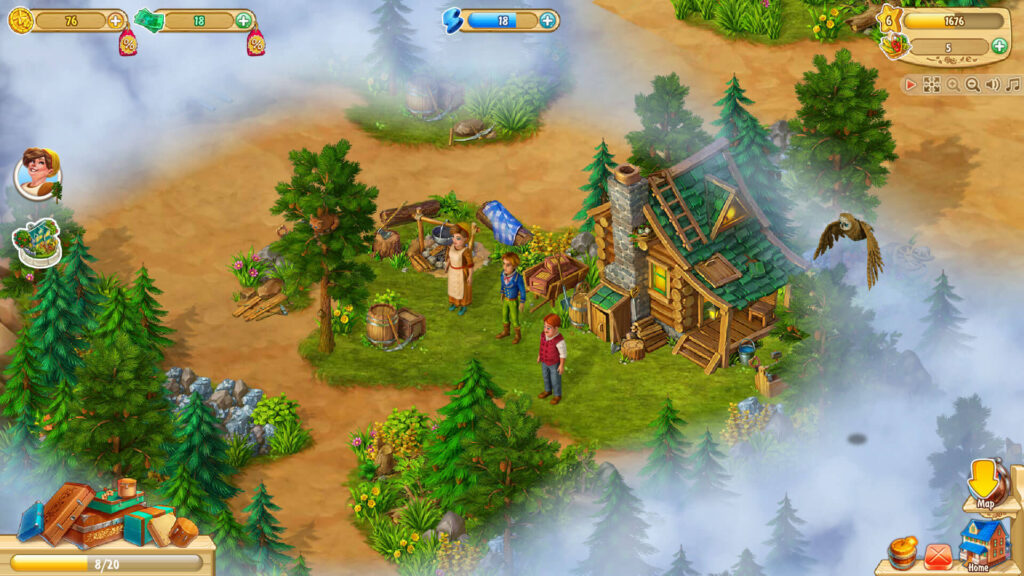Zoom in the camera view
1024x576 pixels.
(953, 85)
